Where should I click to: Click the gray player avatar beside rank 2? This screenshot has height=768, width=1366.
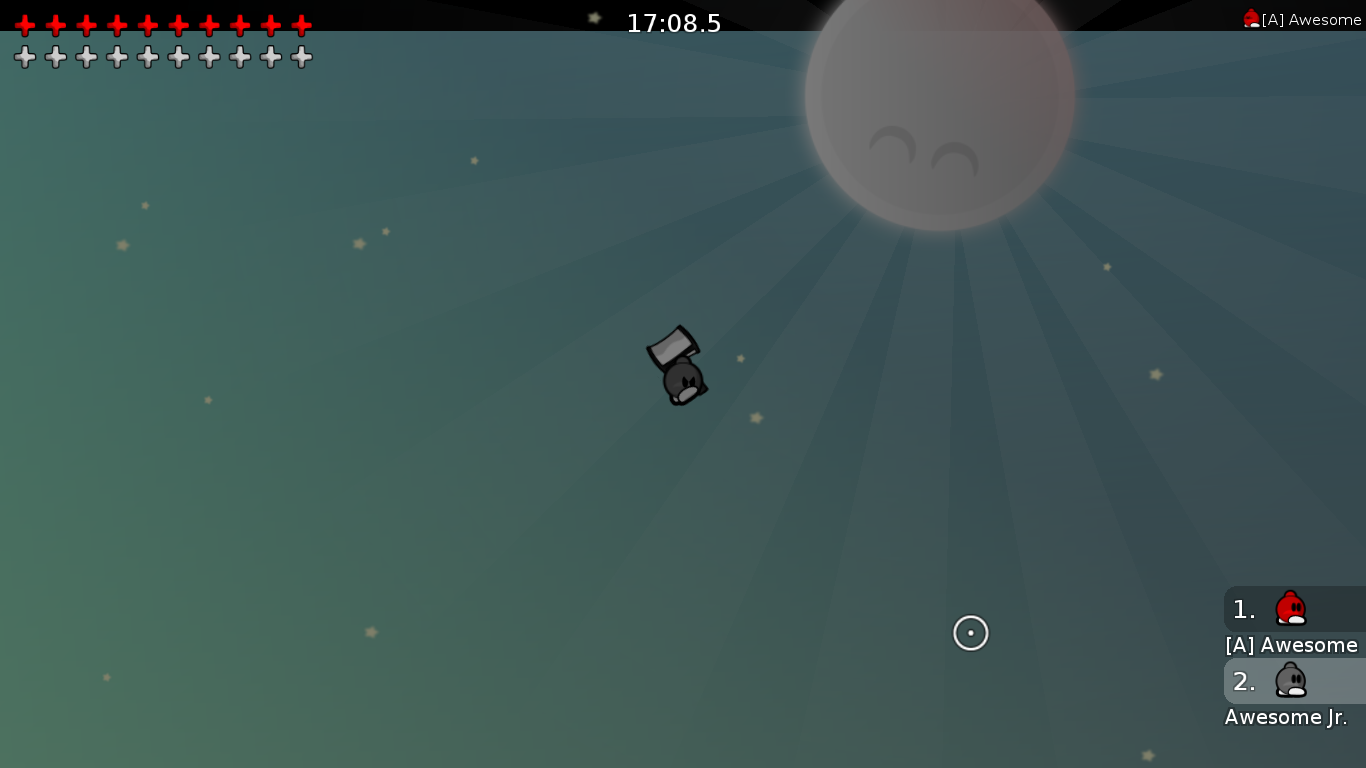[x=1290, y=681]
